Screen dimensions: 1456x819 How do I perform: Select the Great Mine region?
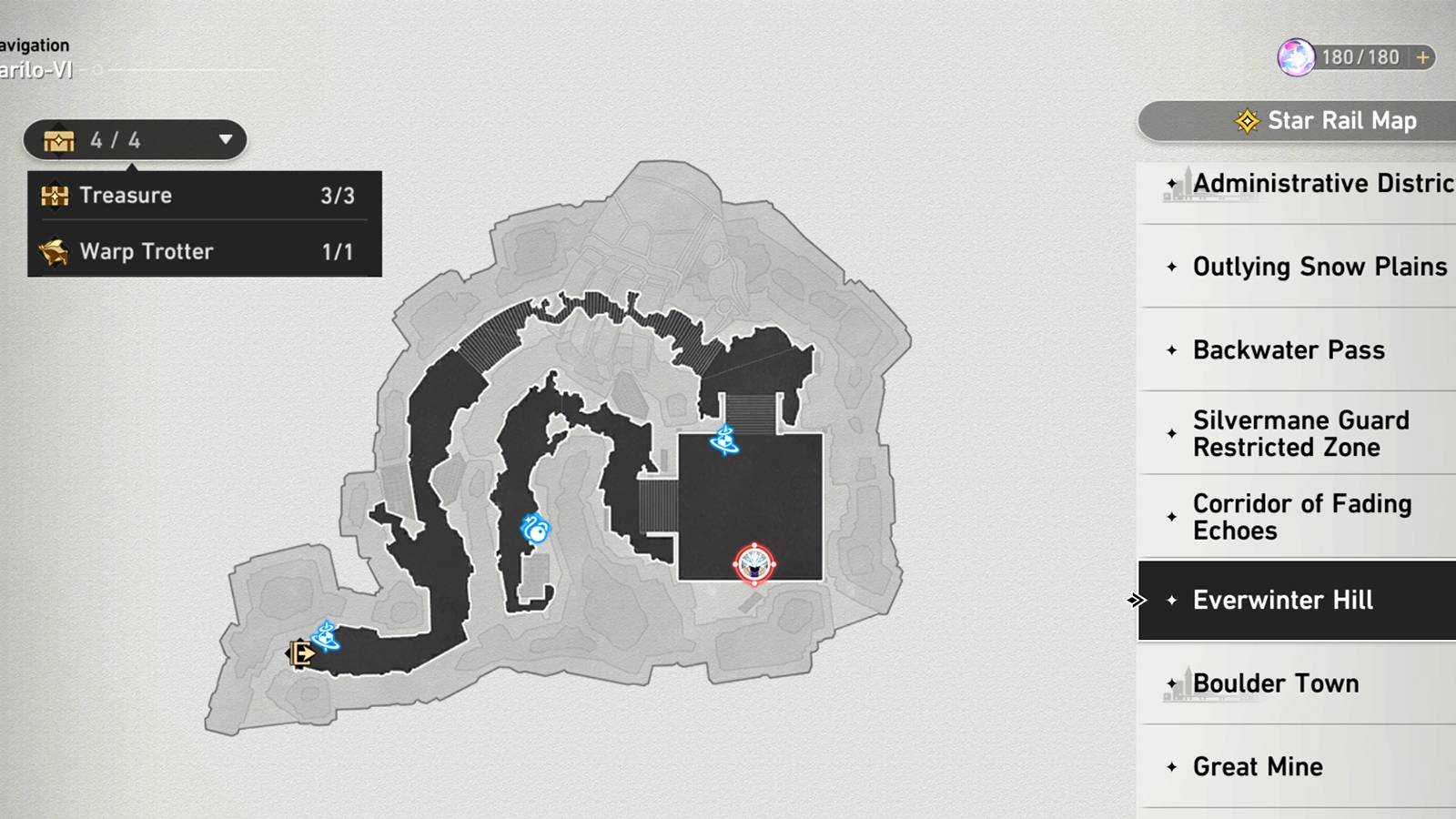pyautogui.click(x=1258, y=767)
